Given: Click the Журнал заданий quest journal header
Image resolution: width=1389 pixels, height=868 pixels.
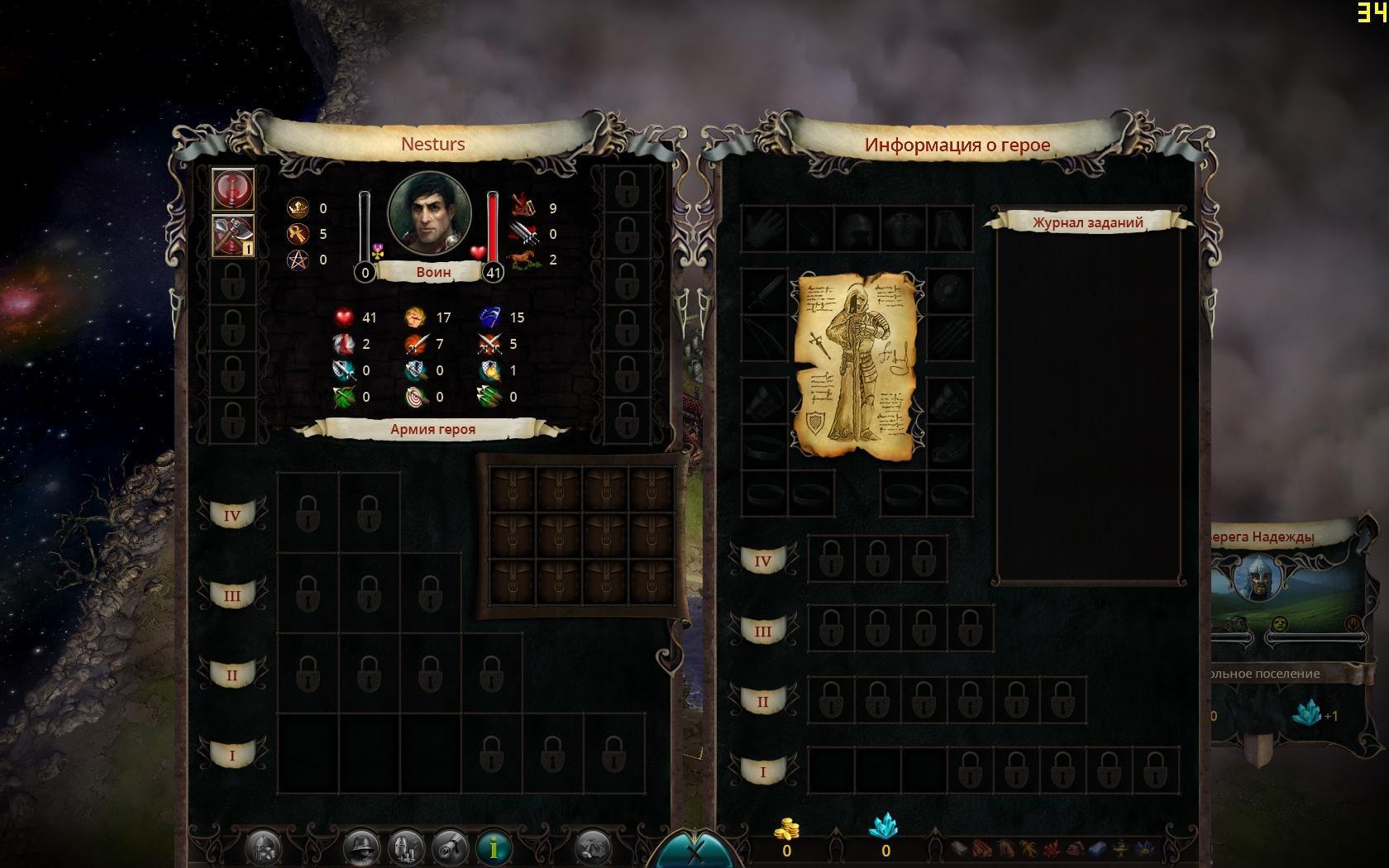Looking at the screenshot, I should (1087, 222).
